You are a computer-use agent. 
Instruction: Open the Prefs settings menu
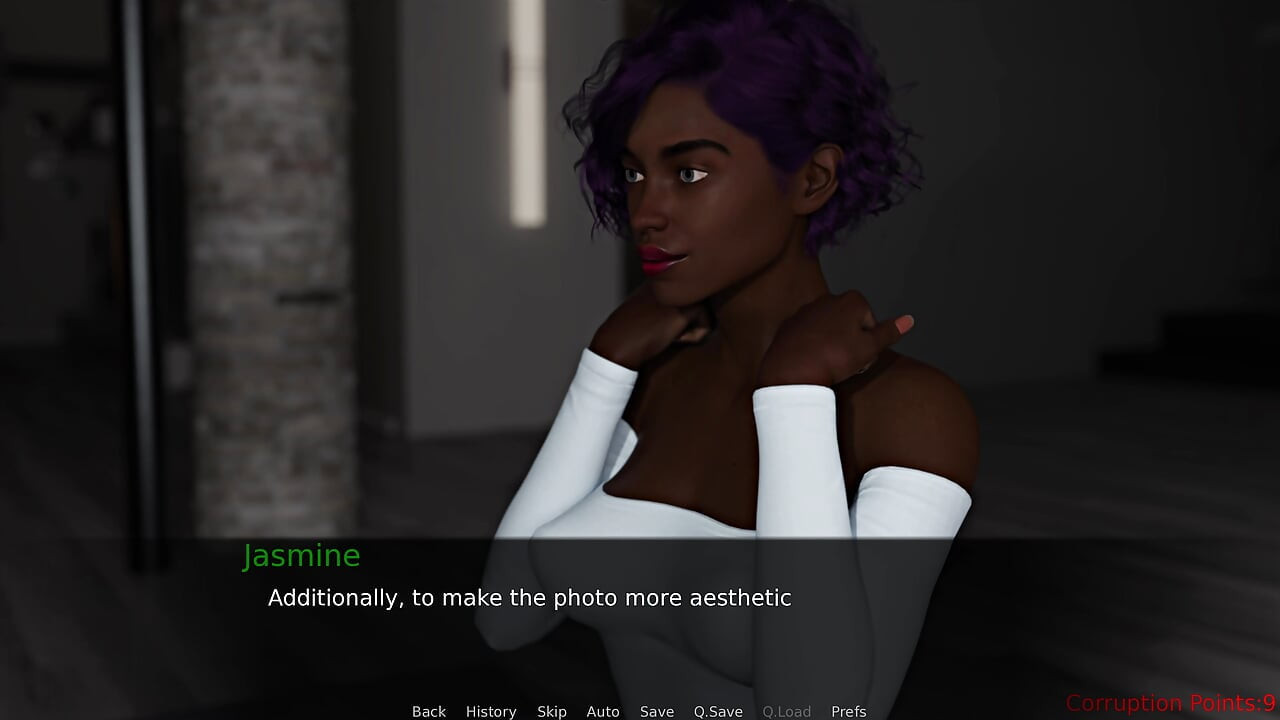tap(849, 711)
